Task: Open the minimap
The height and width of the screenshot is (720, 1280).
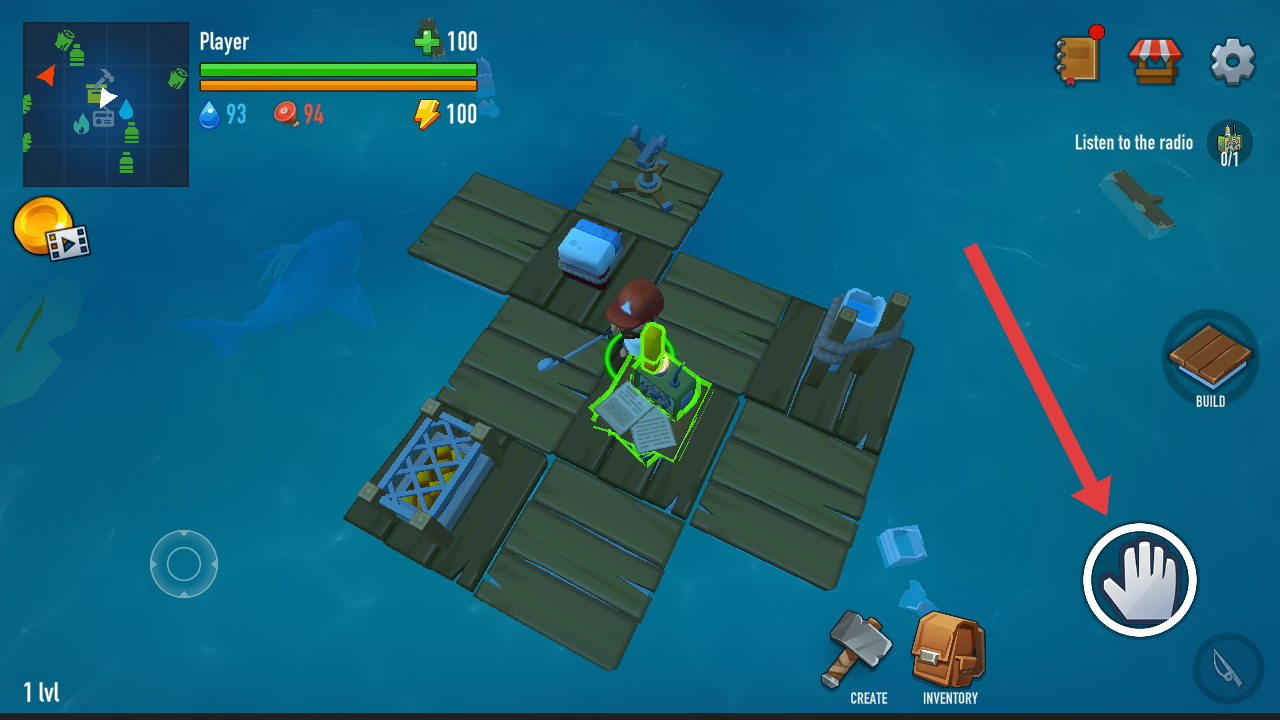Action: (x=106, y=105)
